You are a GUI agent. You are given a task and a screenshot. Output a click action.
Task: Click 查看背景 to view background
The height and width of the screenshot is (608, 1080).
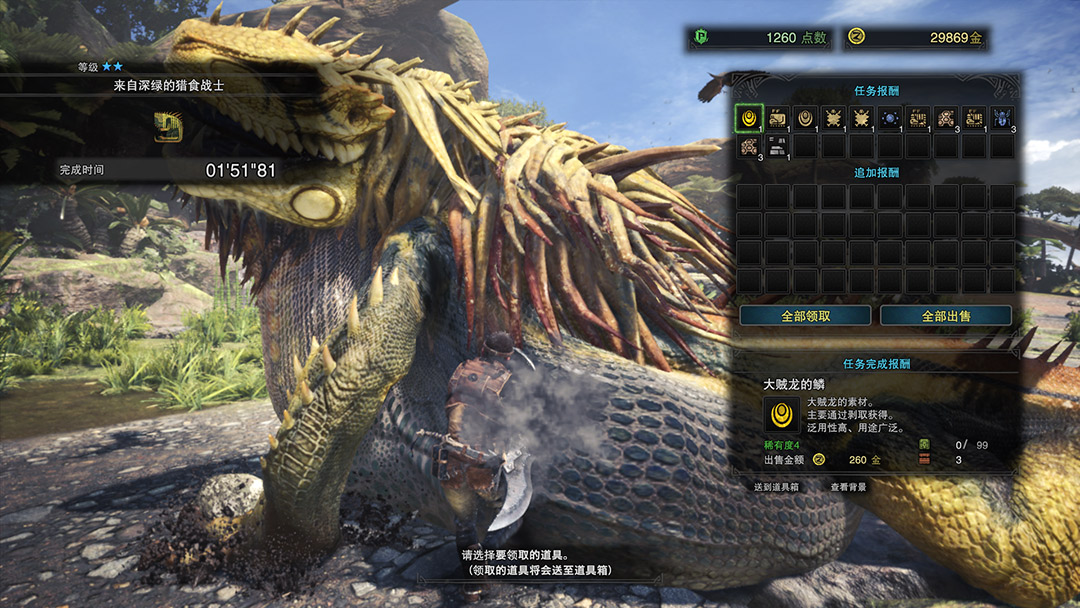(848, 487)
